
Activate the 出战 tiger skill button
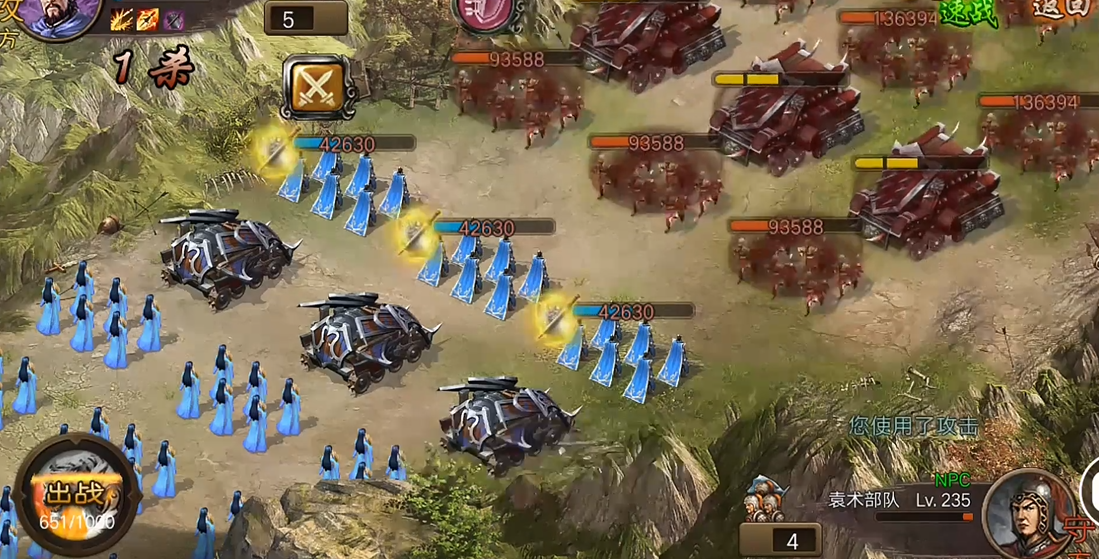coord(77,497)
